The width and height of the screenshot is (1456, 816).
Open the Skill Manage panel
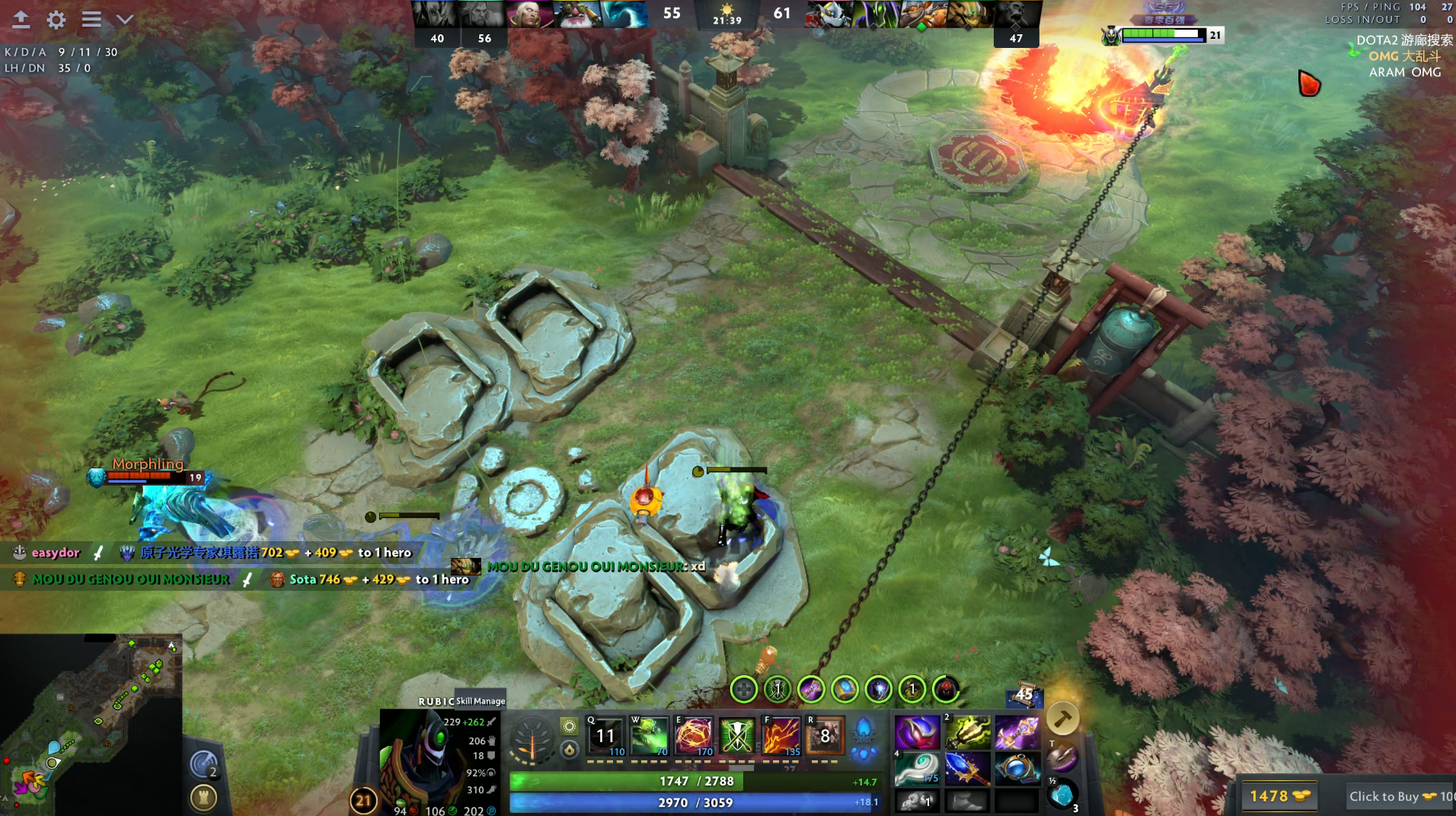click(480, 701)
